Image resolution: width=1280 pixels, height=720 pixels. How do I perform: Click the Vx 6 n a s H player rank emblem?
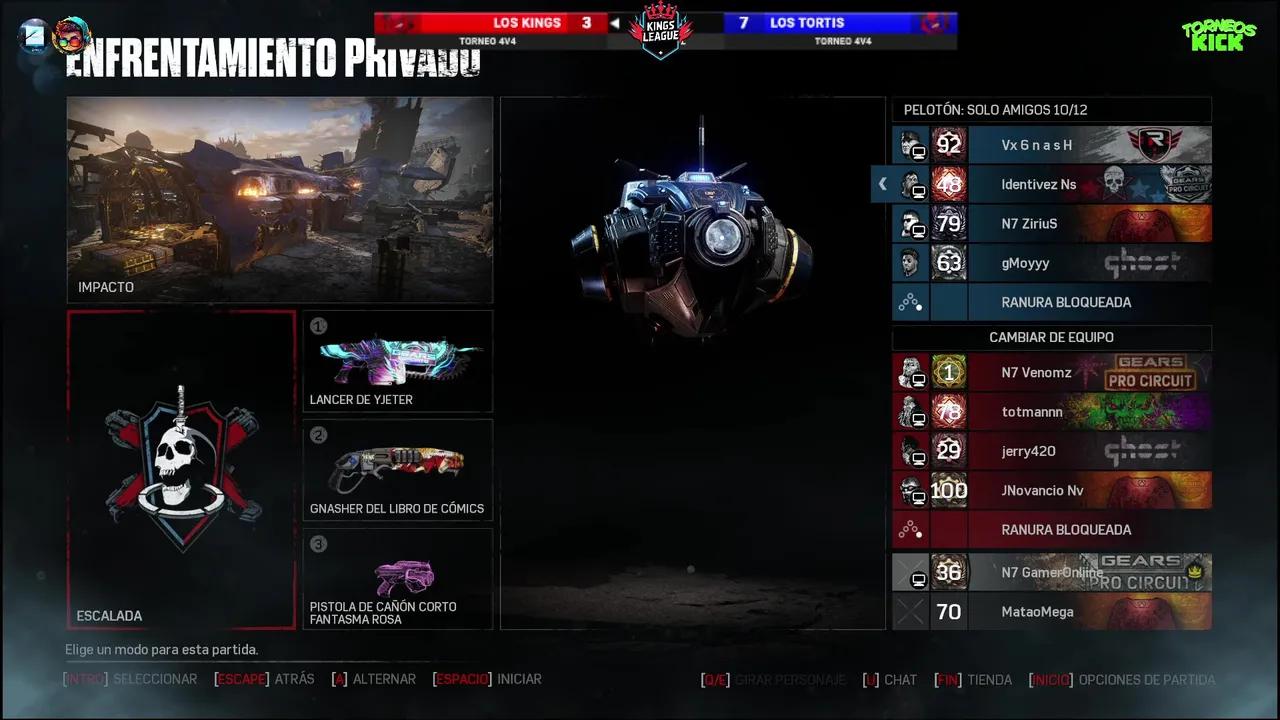point(948,145)
